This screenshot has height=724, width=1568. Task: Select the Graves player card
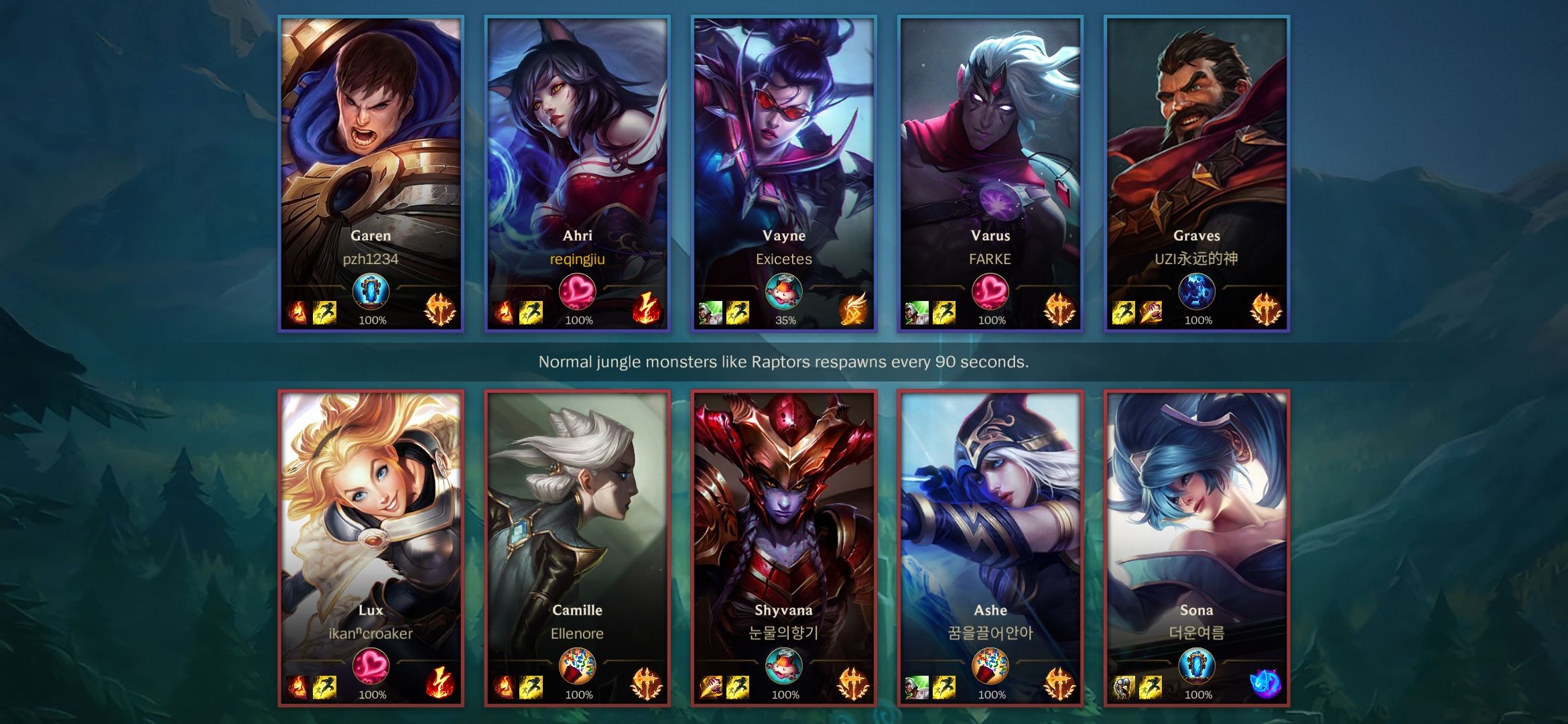pyautogui.click(x=1196, y=147)
